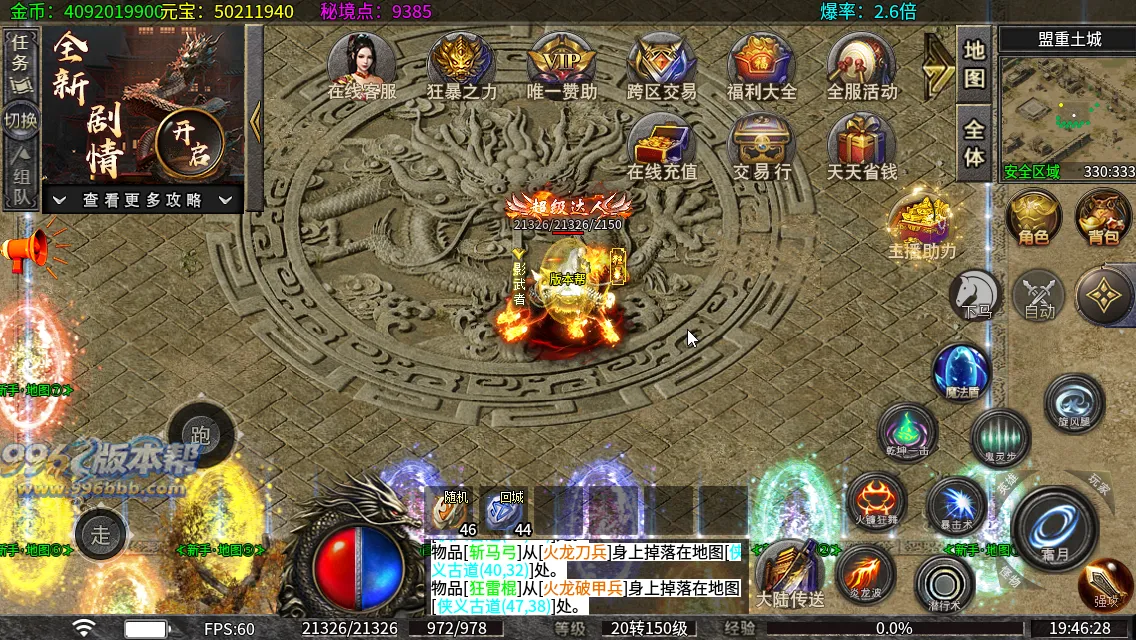Open the 在线充值 recharge treasure chest
The width and height of the screenshot is (1136, 640).
point(661,142)
